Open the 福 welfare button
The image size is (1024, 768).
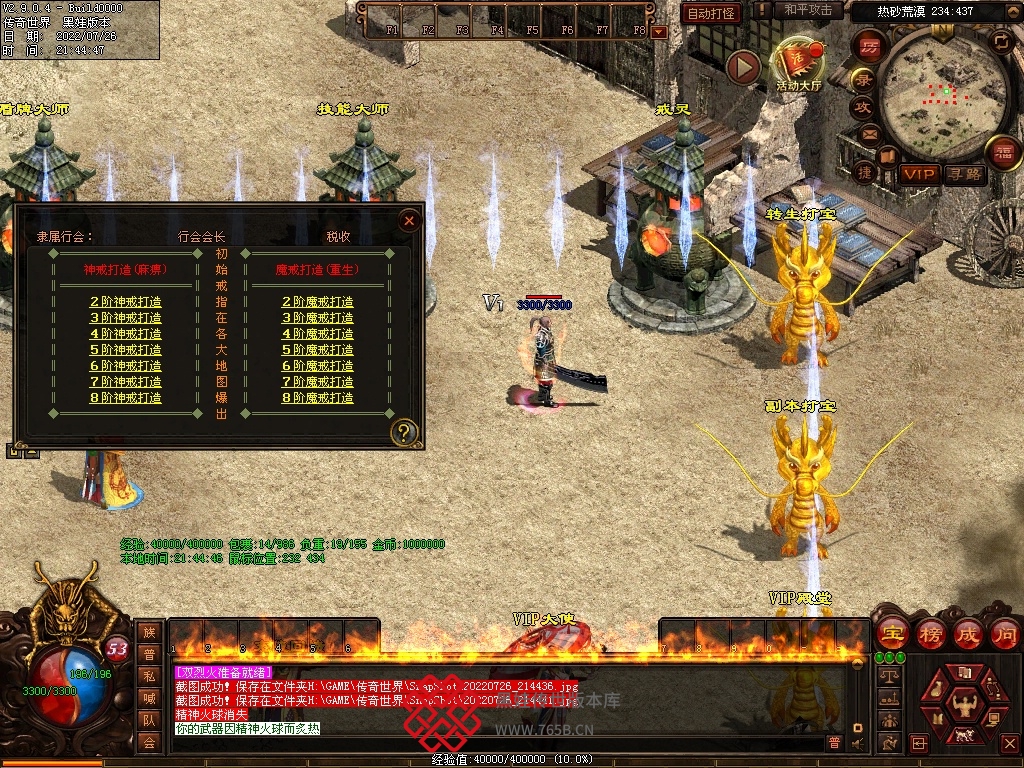pyautogui.click(x=1003, y=152)
